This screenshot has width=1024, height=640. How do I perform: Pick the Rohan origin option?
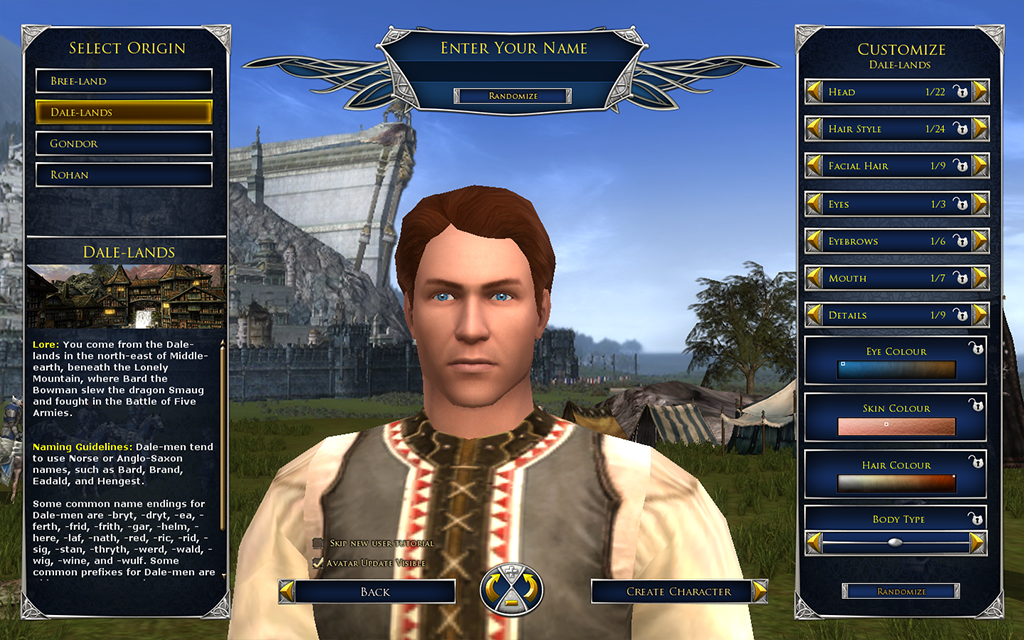pyautogui.click(x=124, y=175)
